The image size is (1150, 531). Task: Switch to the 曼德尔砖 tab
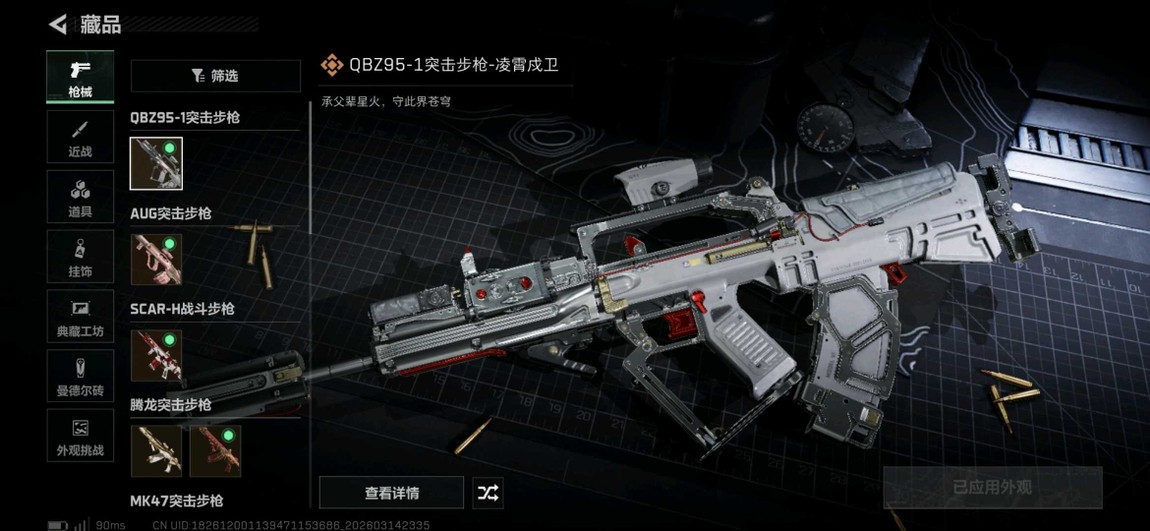pyautogui.click(x=80, y=377)
